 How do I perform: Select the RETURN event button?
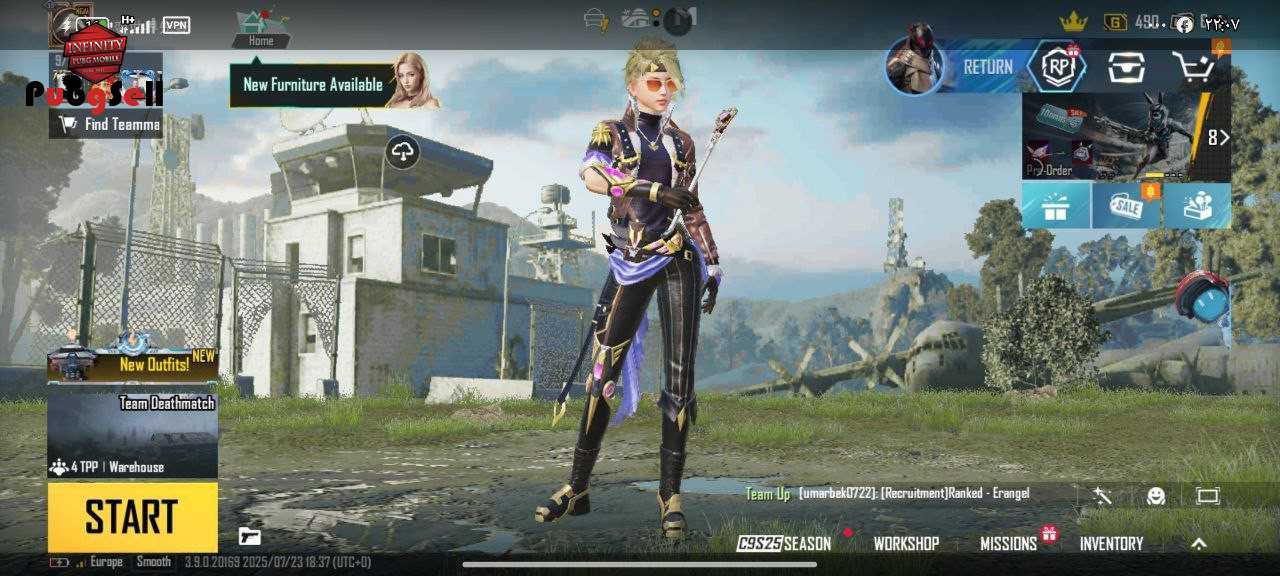coord(986,67)
